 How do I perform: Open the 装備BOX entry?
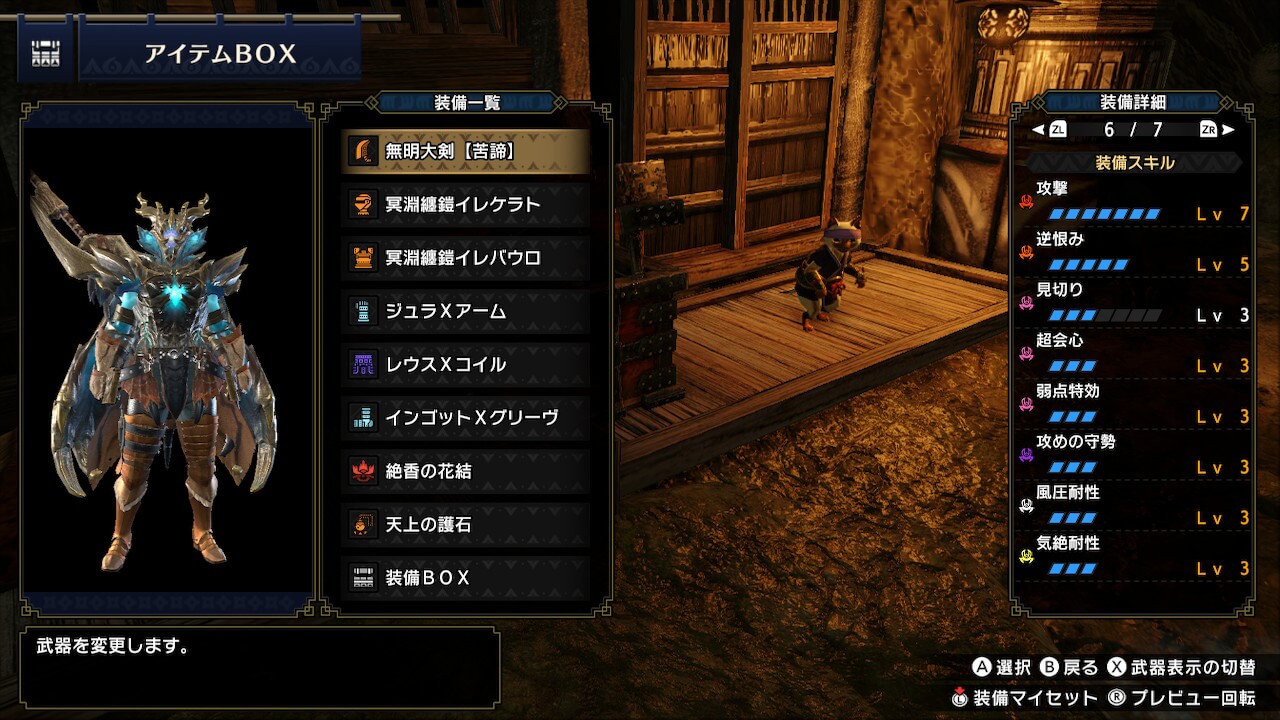click(x=465, y=578)
